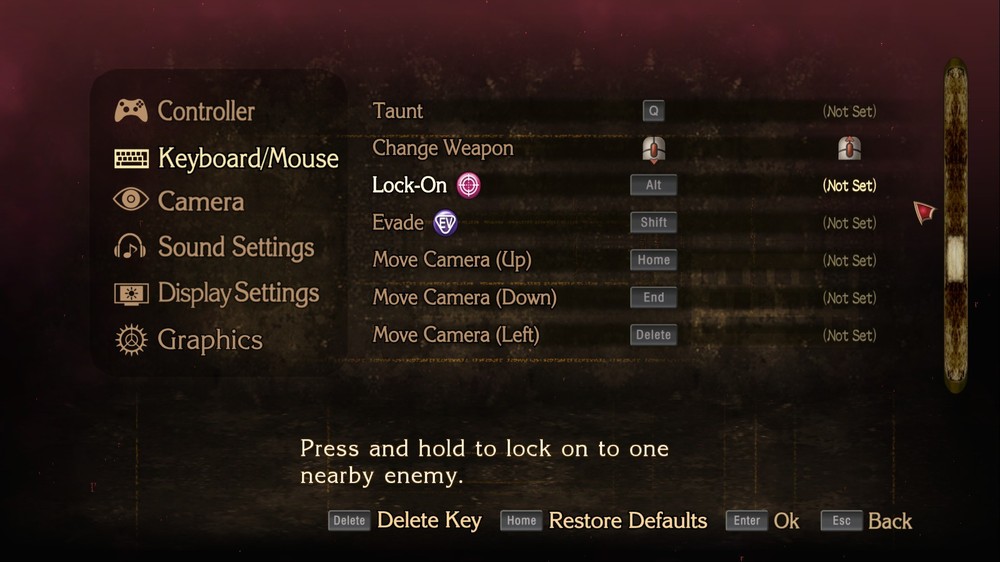Change the Shift key bound to Evade

(653, 223)
